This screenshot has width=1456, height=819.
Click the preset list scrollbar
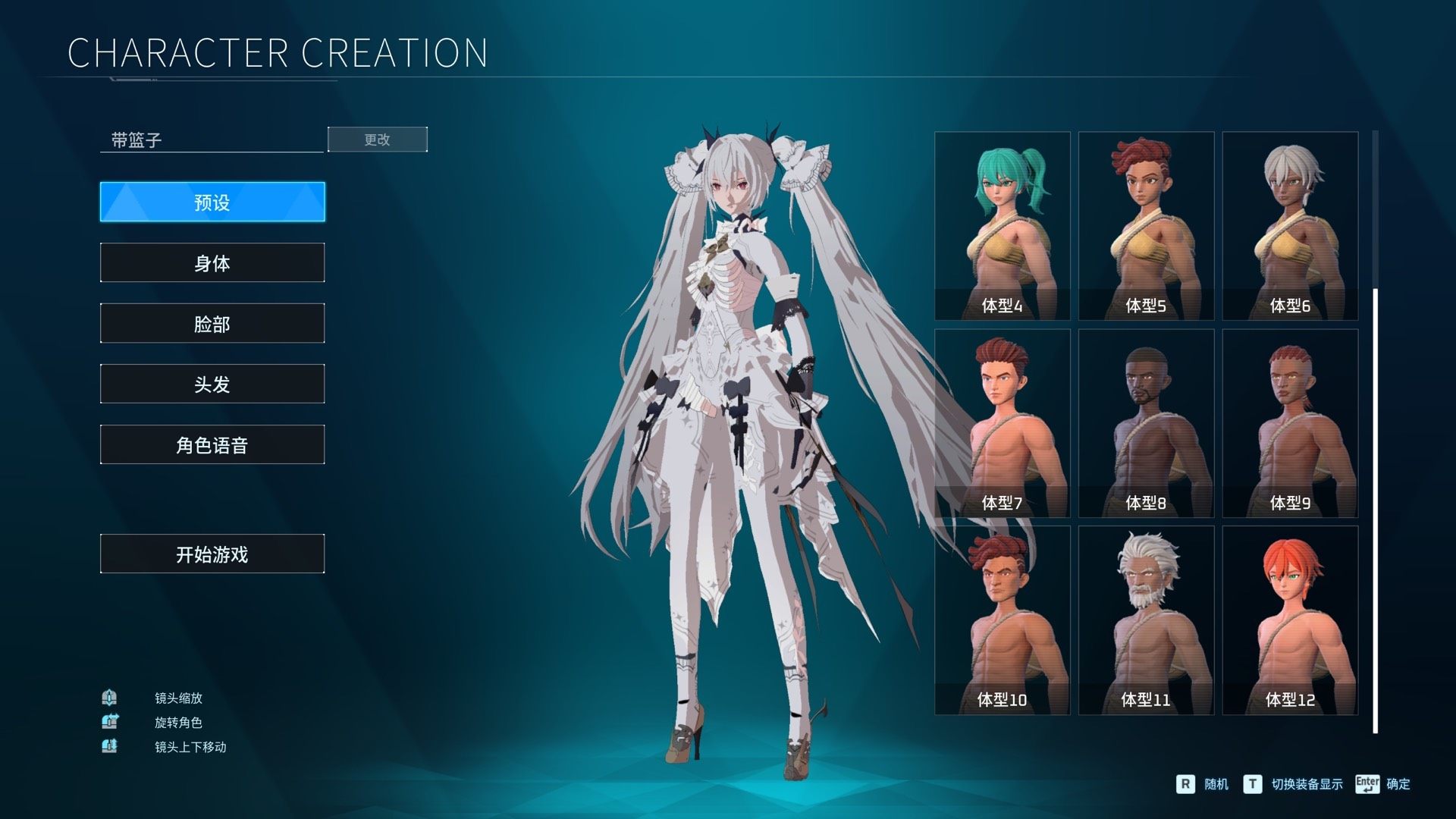tap(1376, 510)
